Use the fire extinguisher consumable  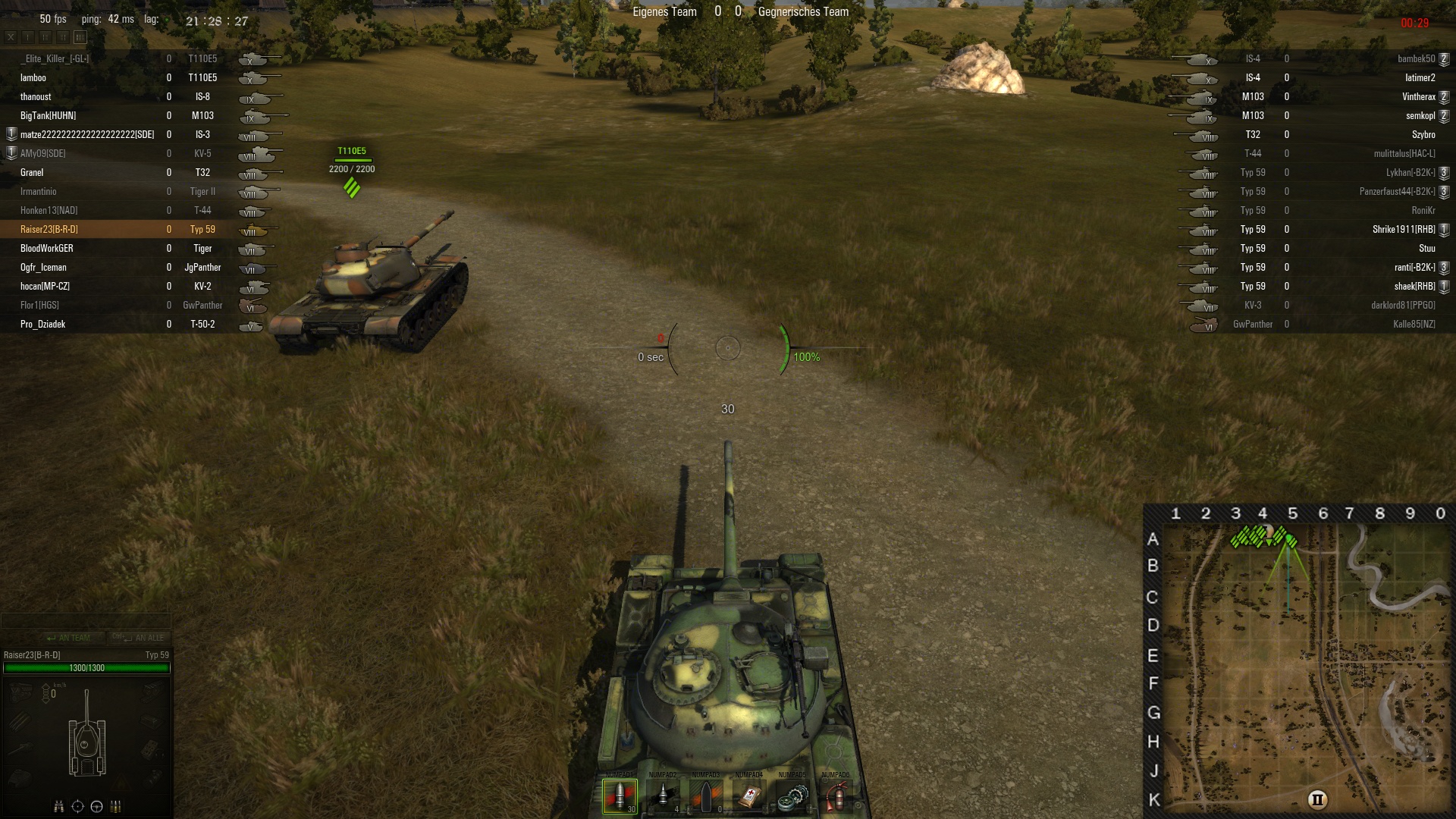point(836,796)
